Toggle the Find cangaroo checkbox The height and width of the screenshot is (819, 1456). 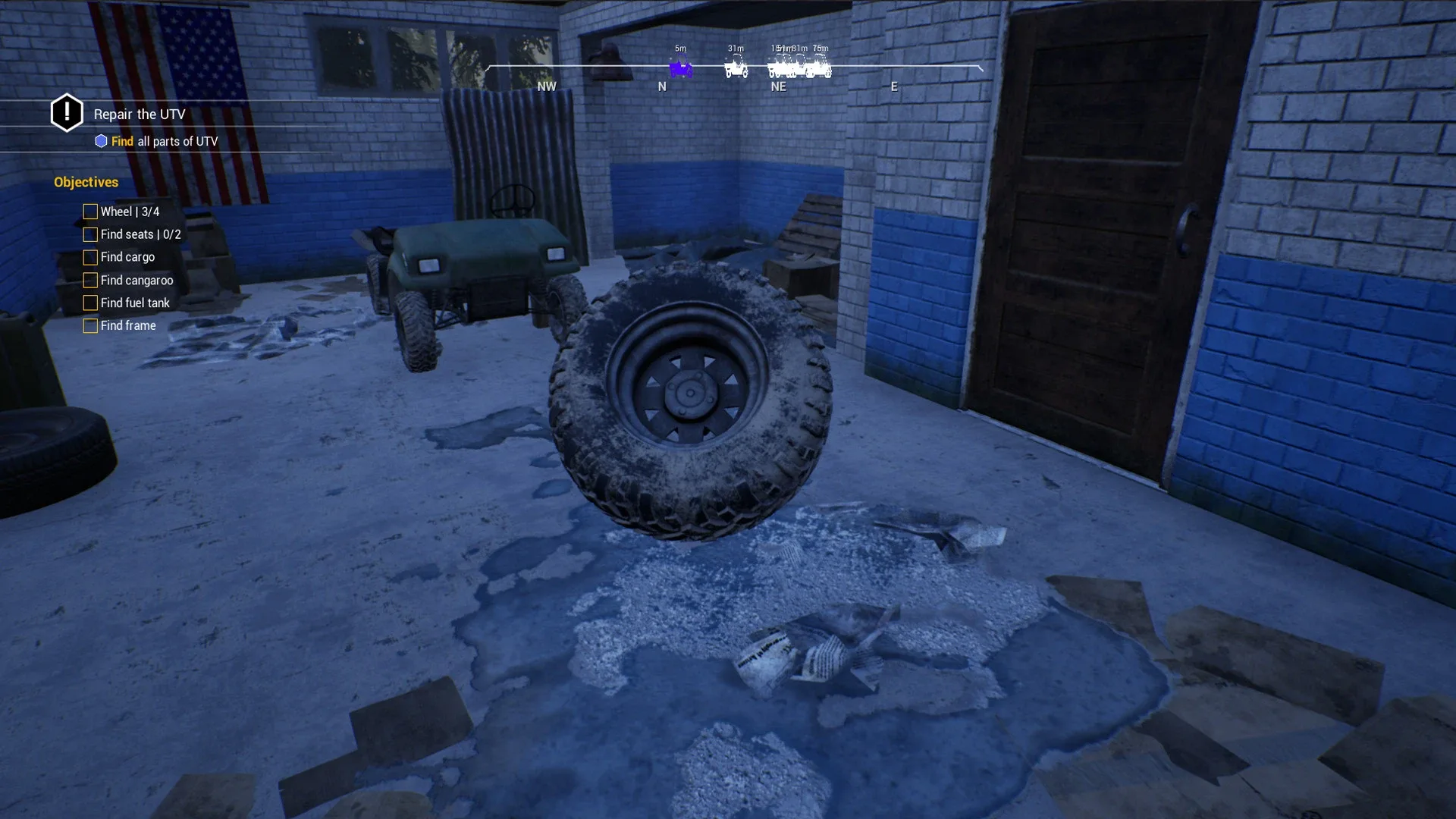point(90,280)
